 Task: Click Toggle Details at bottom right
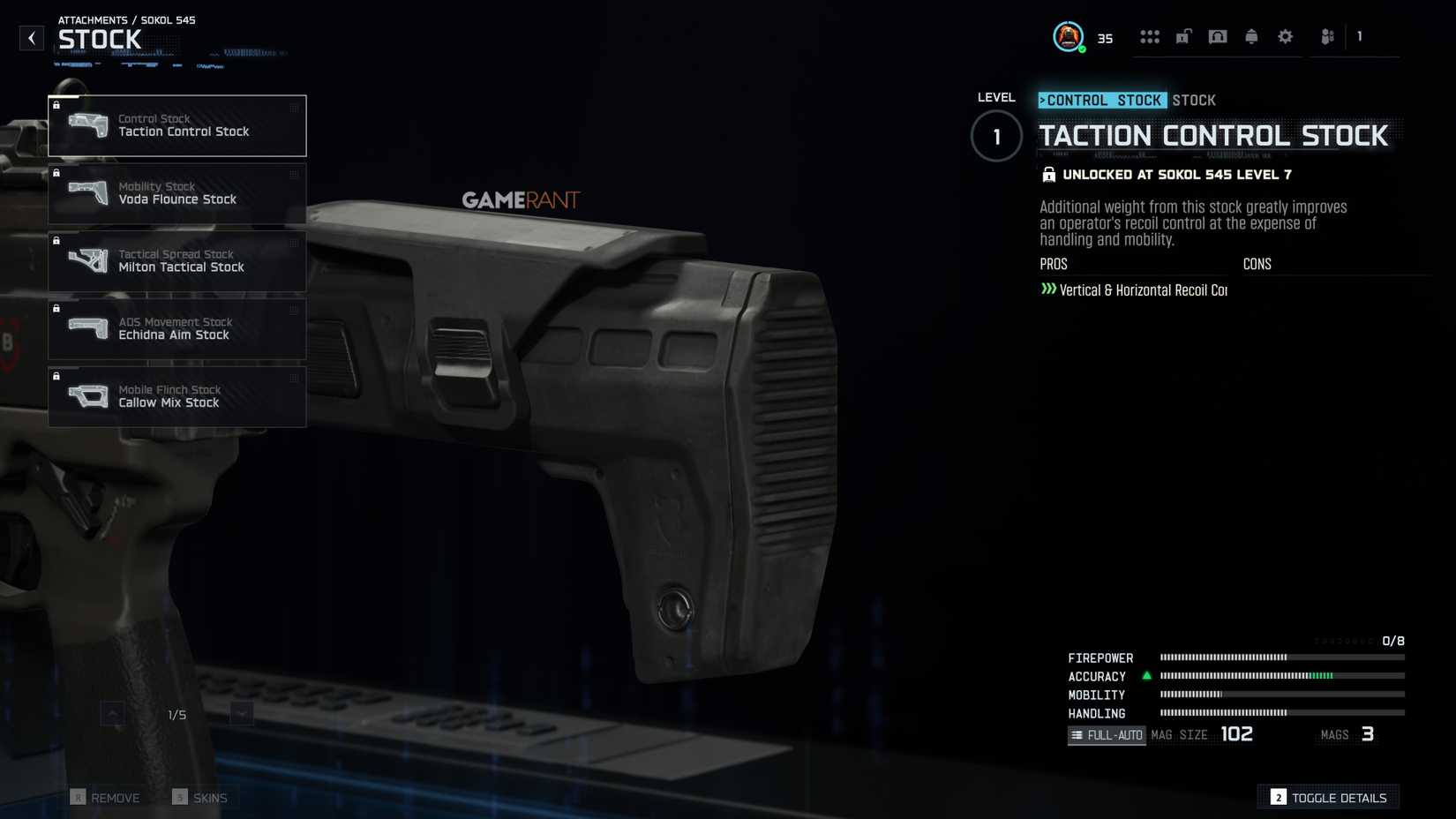tap(1330, 797)
